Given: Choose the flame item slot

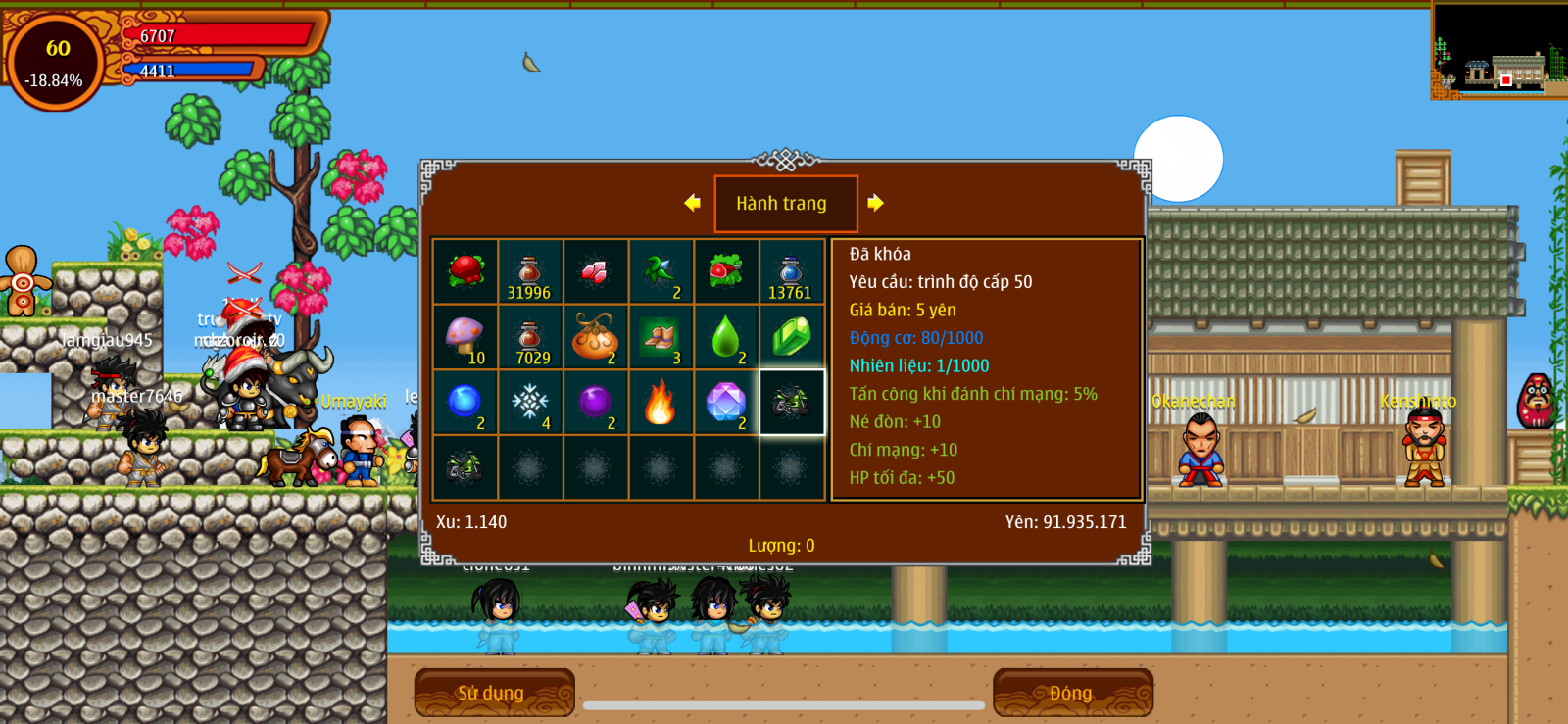Looking at the screenshot, I should click(661, 402).
